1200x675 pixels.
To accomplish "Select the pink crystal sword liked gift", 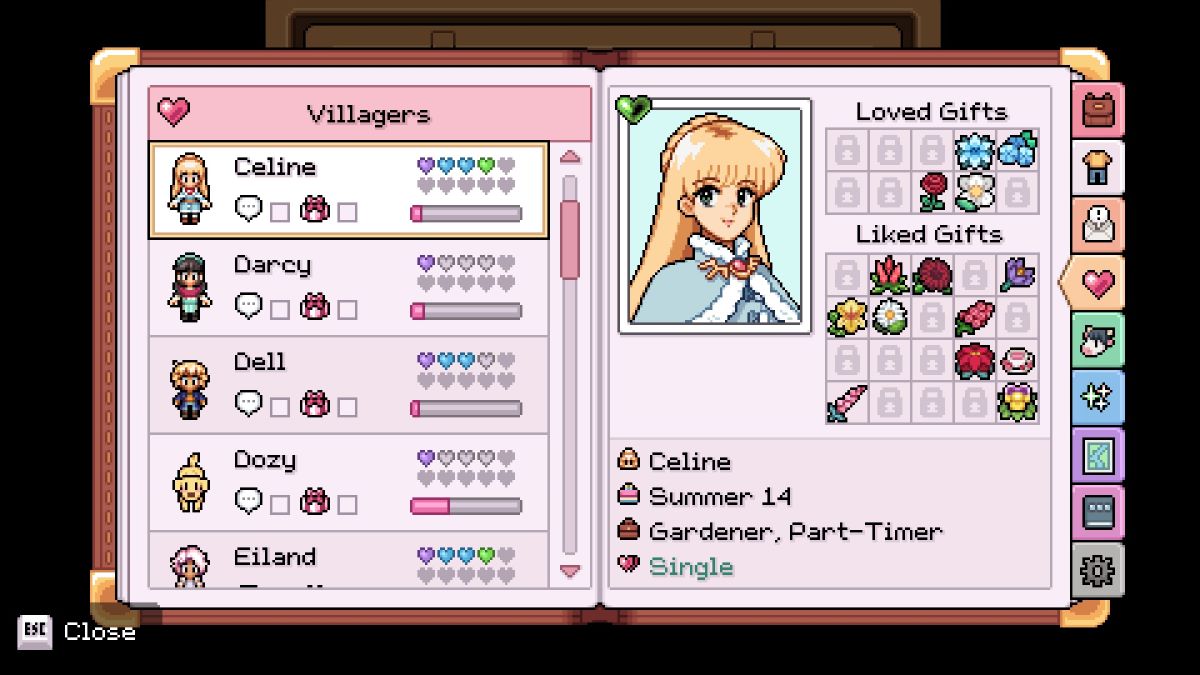I will tap(846, 403).
